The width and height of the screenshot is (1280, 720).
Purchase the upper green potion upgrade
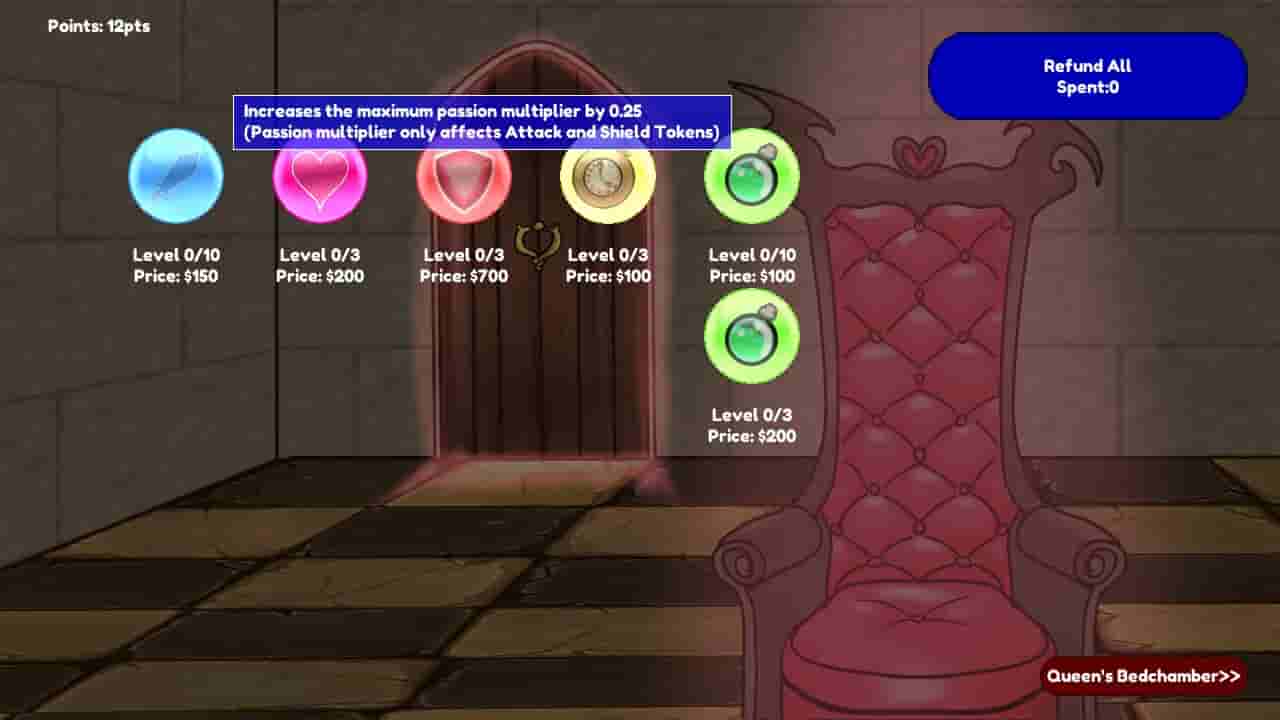pyautogui.click(x=751, y=176)
